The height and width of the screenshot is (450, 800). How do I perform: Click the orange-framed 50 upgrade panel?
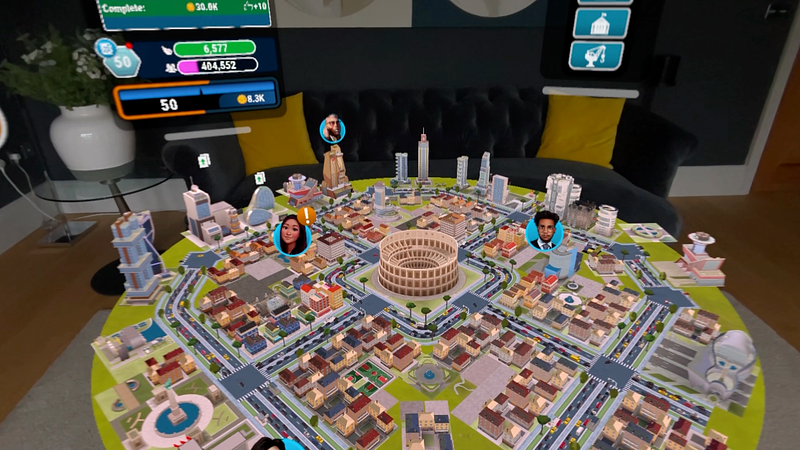pos(193,101)
